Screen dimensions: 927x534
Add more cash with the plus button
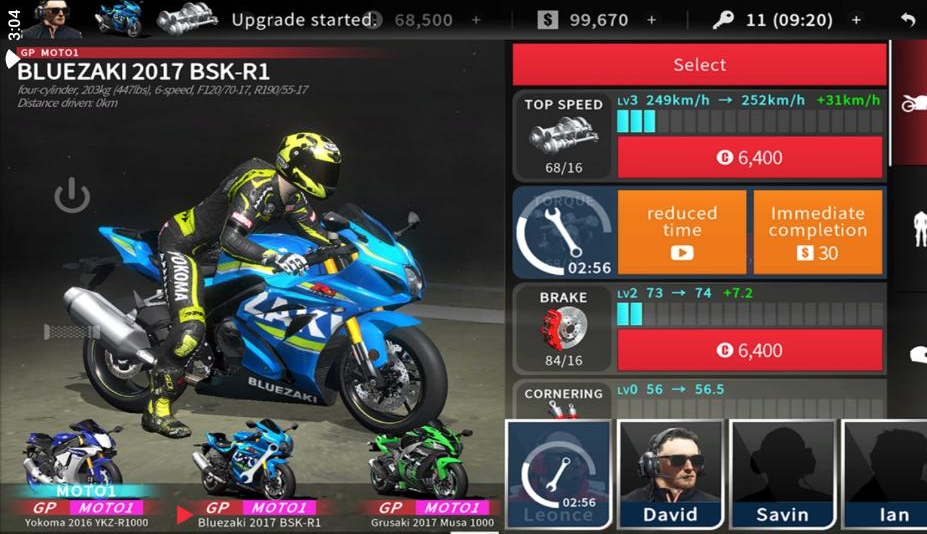pos(652,20)
